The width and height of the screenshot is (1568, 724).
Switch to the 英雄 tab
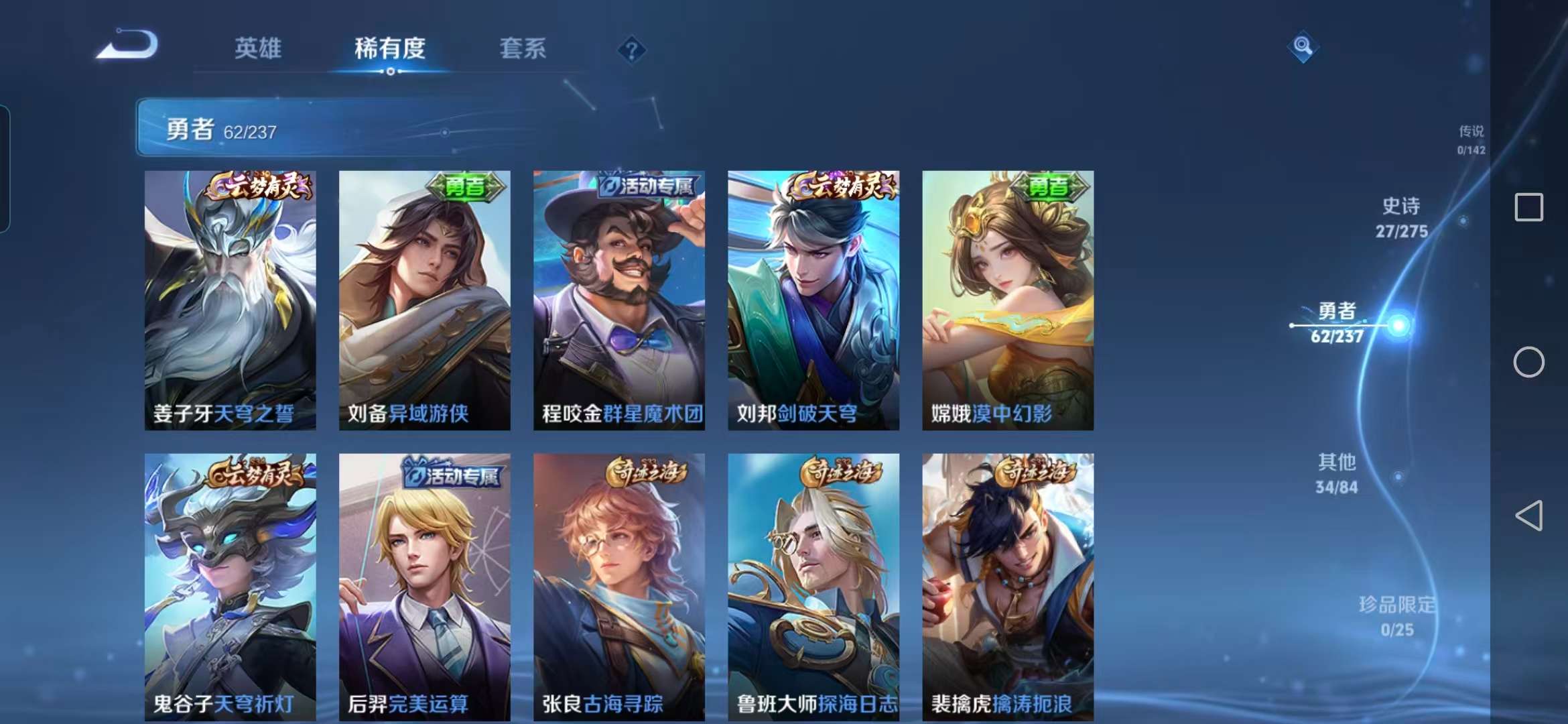tap(258, 49)
